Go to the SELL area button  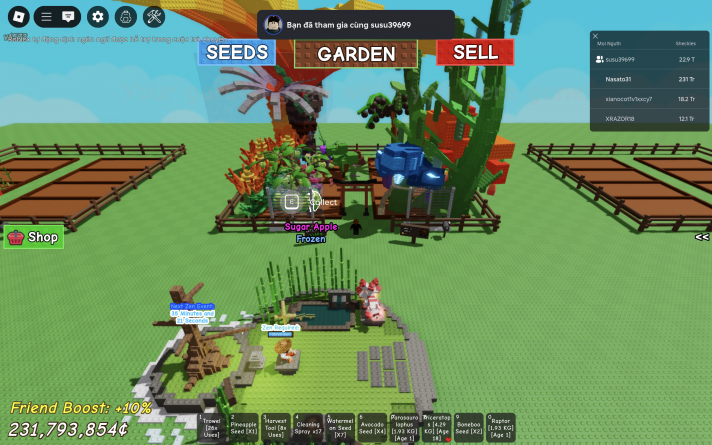point(474,52)
